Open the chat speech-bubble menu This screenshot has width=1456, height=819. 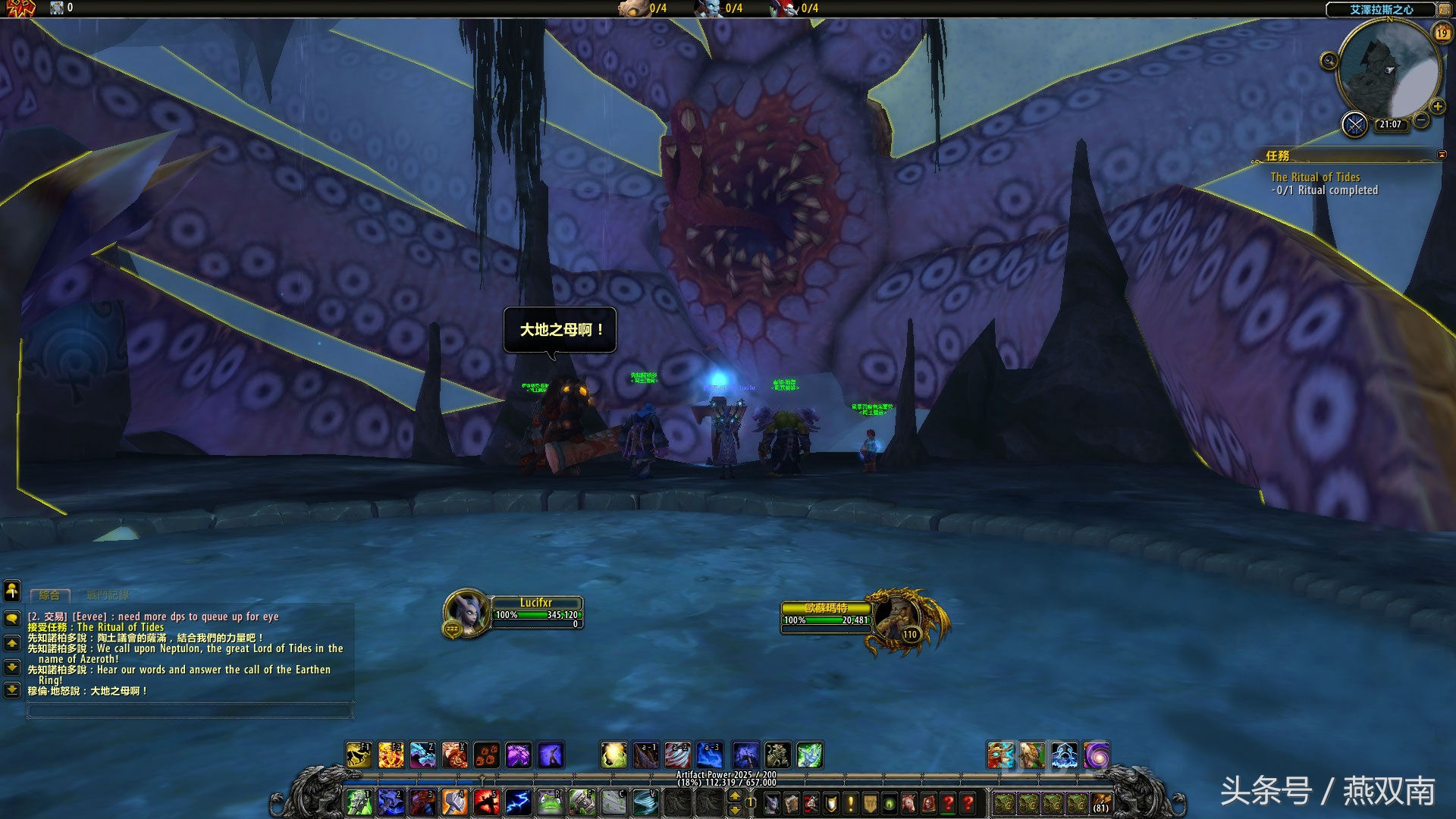(x=12, y=618)
